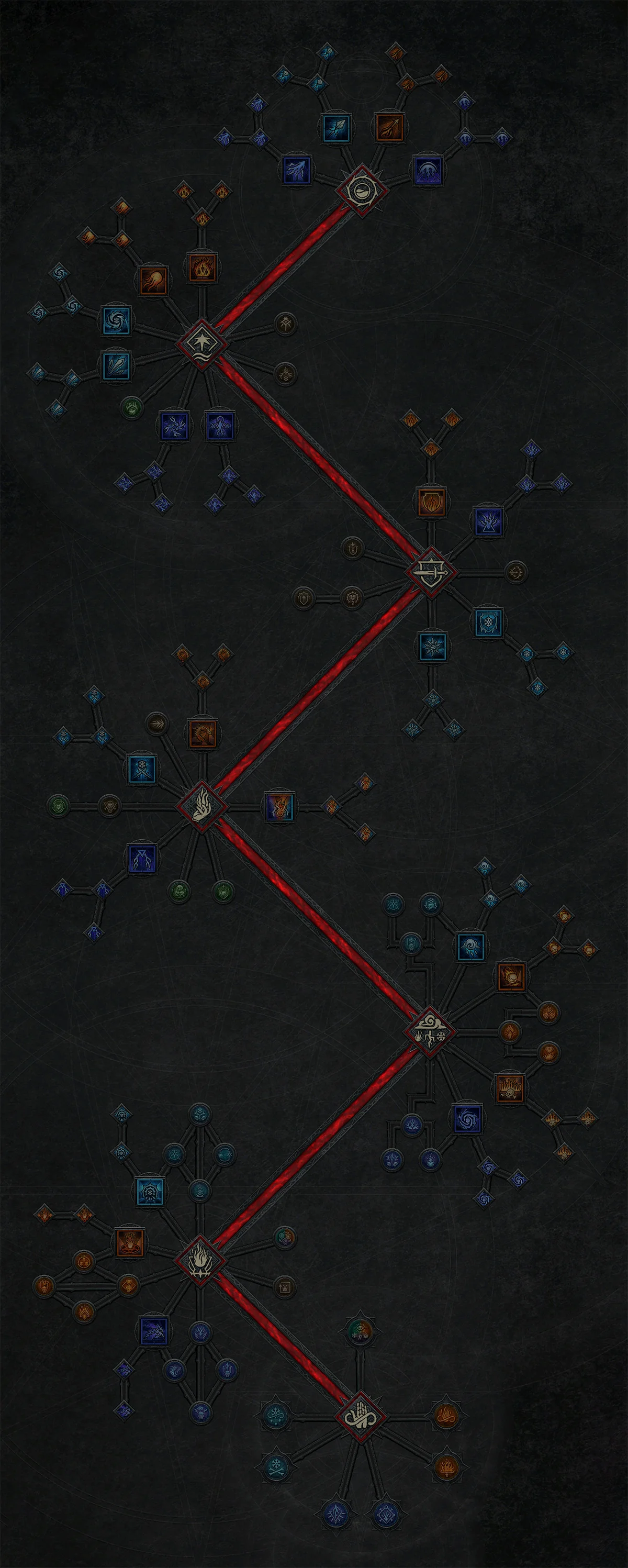Select the Ice Armor skill node
The height and width of the screenshot is (1568, 628).
[488, 622]
